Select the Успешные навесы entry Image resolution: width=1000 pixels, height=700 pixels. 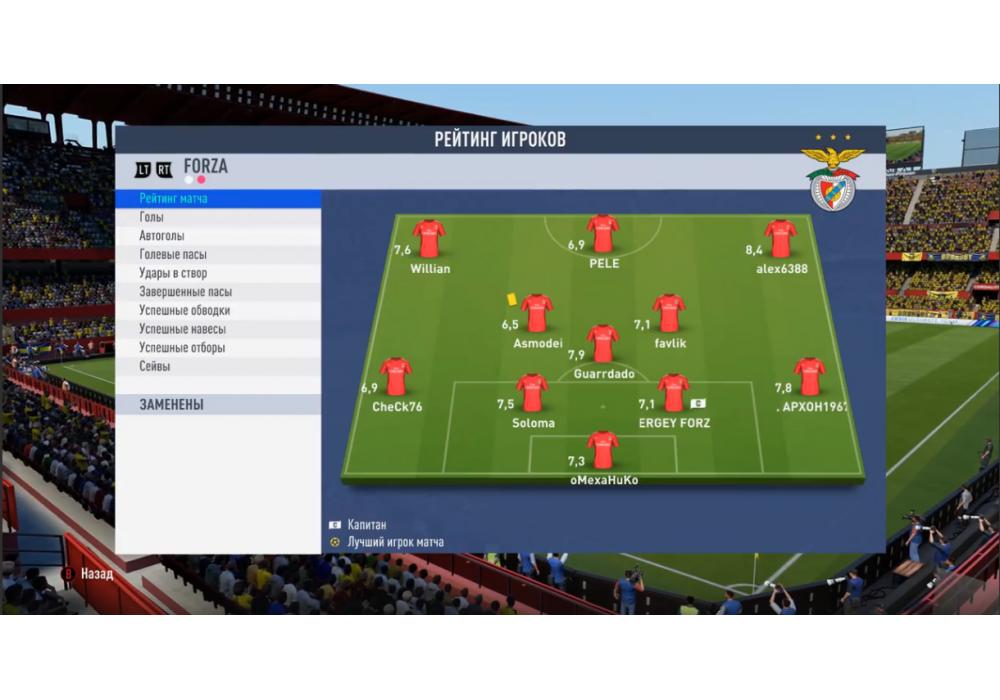(218, 329)
